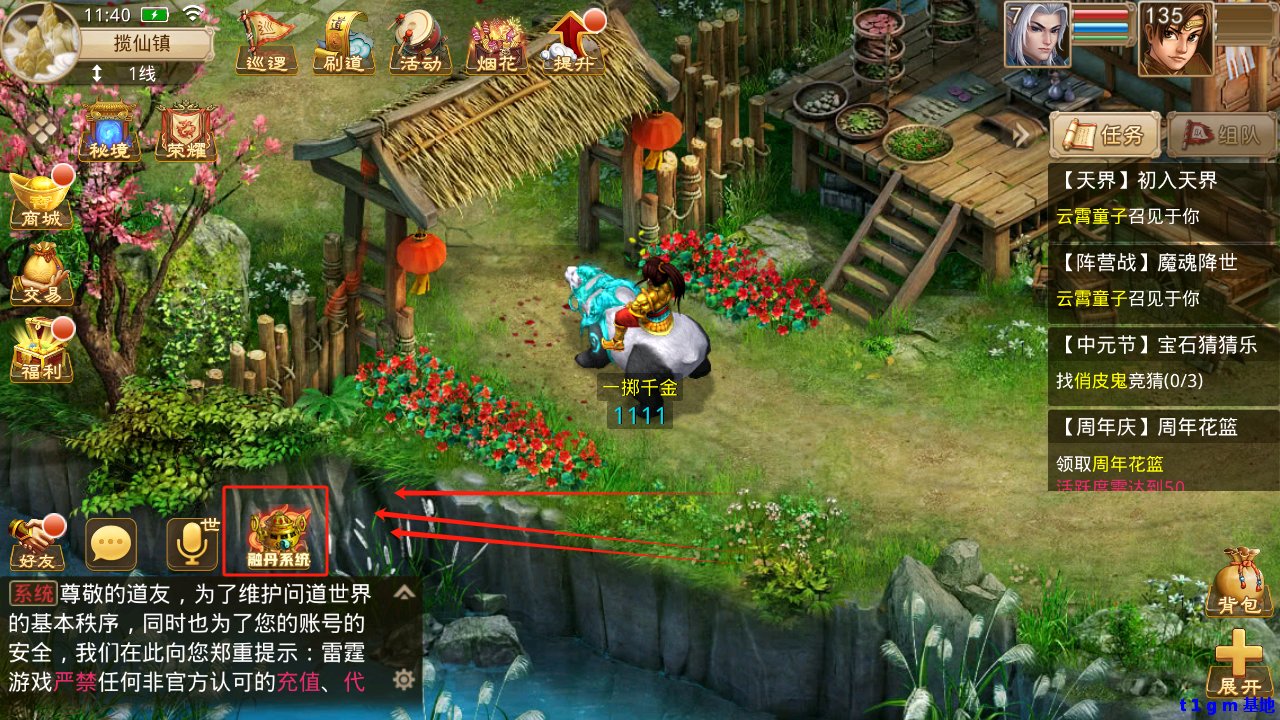The image size is (1280, 720).
Task: Expand the menu with the 展开 plus button
Action: coord(1239,663)
